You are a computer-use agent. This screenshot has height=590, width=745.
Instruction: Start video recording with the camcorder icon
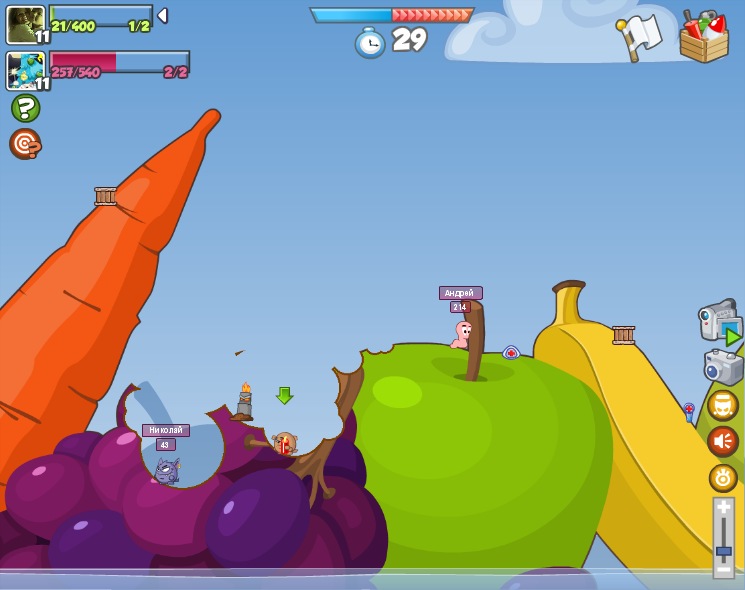coord(720,322)
